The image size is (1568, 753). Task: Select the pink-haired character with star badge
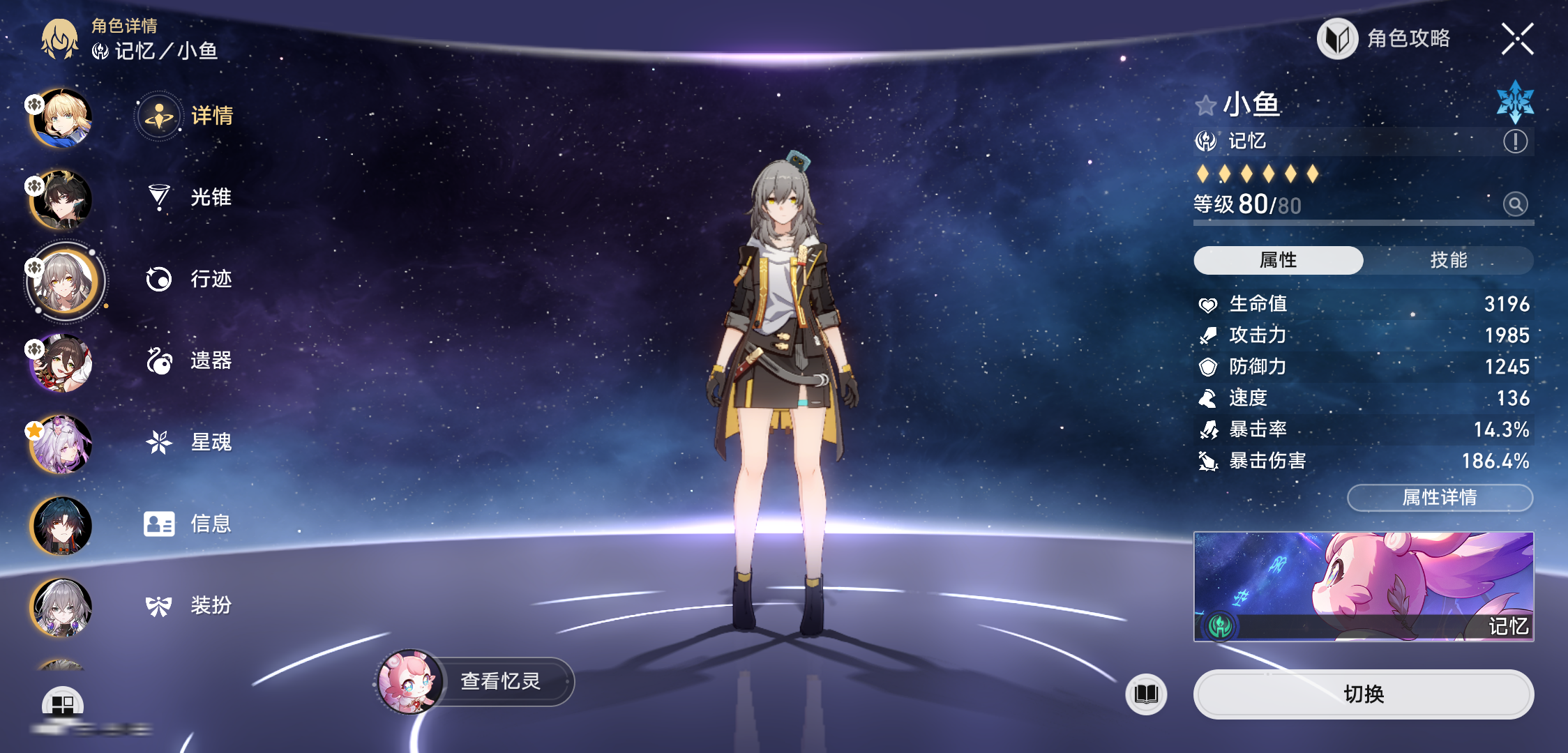[61, 445]
